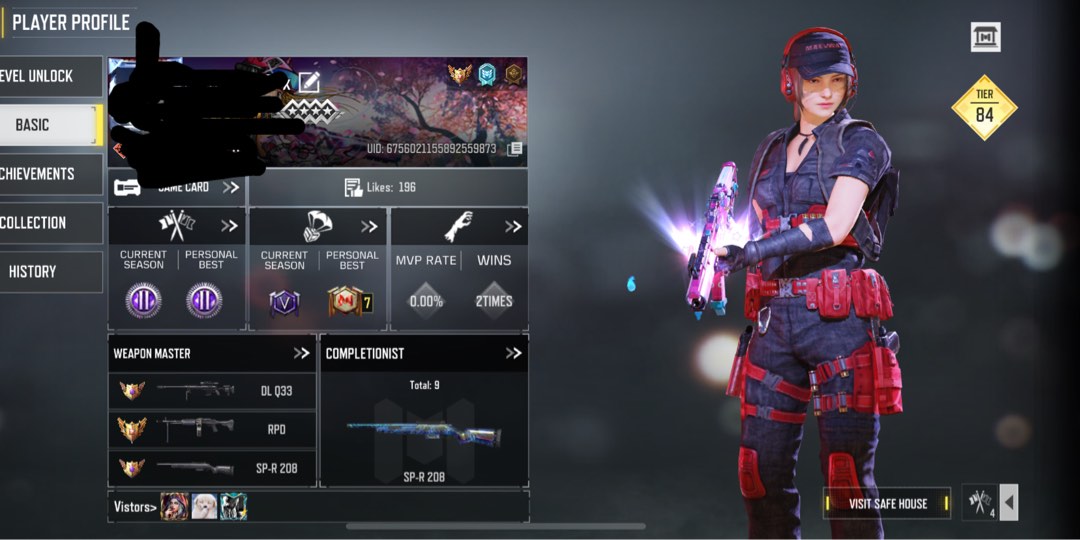
Task: Open the Tier 84 badge
Action: 984,107
